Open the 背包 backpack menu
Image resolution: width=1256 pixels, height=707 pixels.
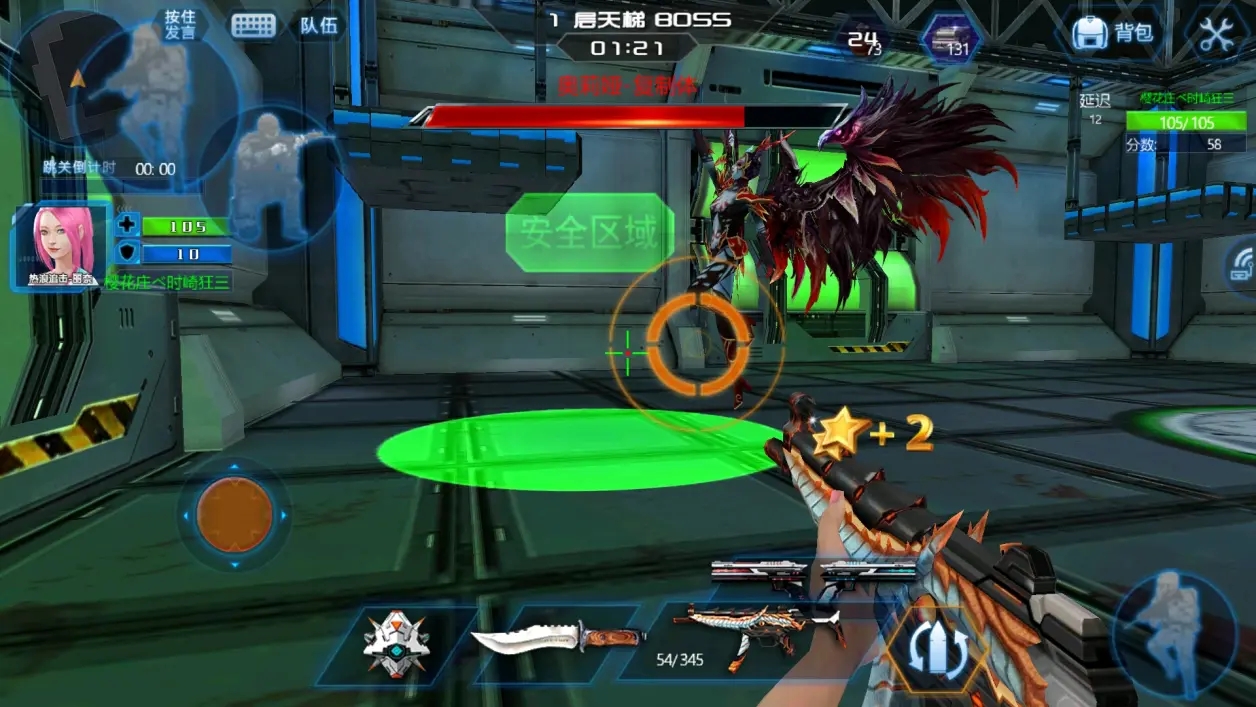(1112, 33)
